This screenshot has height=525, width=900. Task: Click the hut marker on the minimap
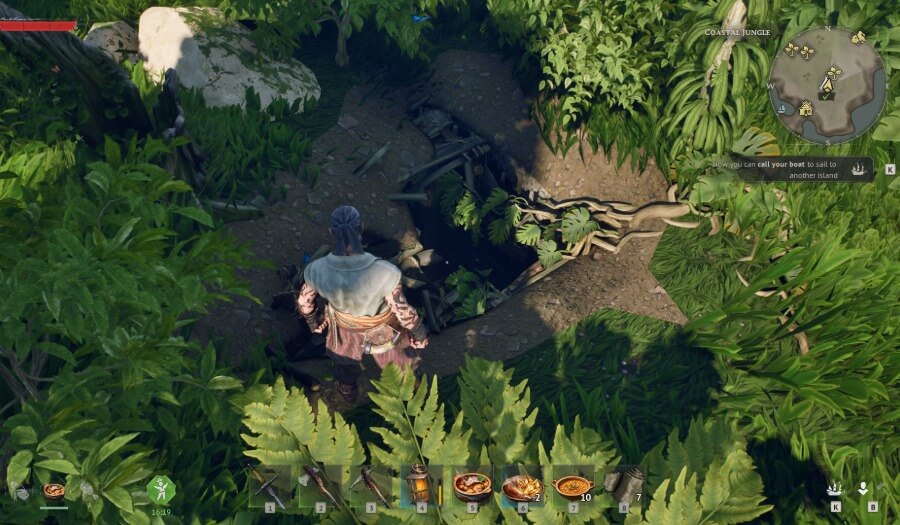tap(806, 108)
